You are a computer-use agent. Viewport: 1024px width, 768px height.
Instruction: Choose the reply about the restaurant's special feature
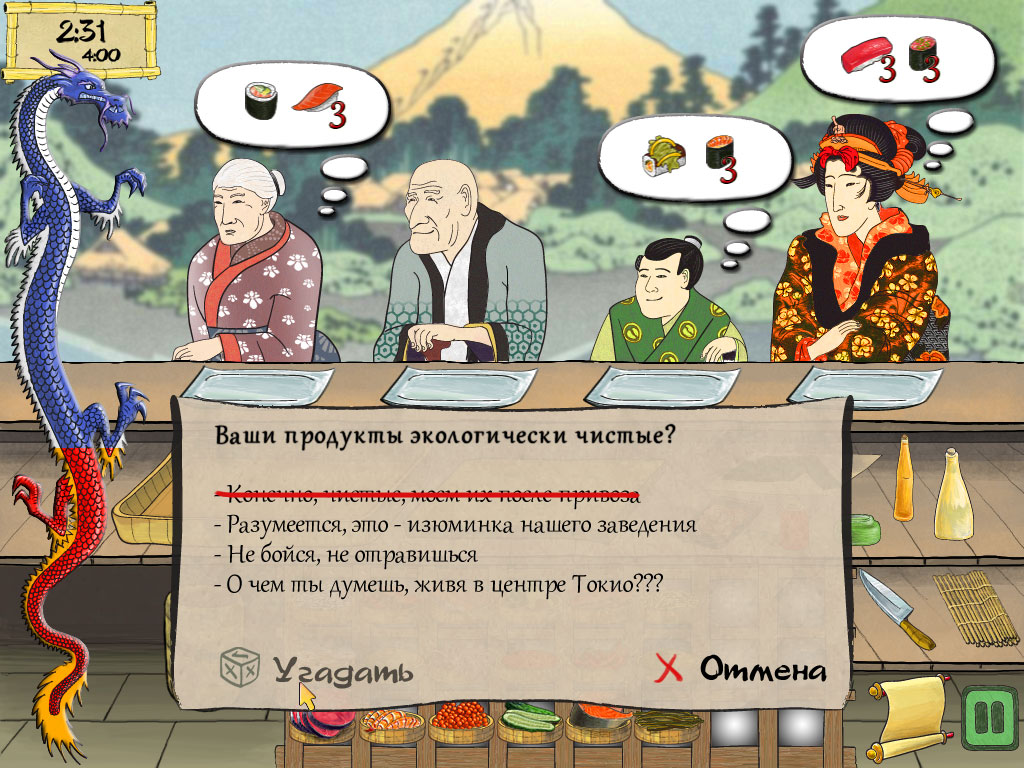click(460, 524)
